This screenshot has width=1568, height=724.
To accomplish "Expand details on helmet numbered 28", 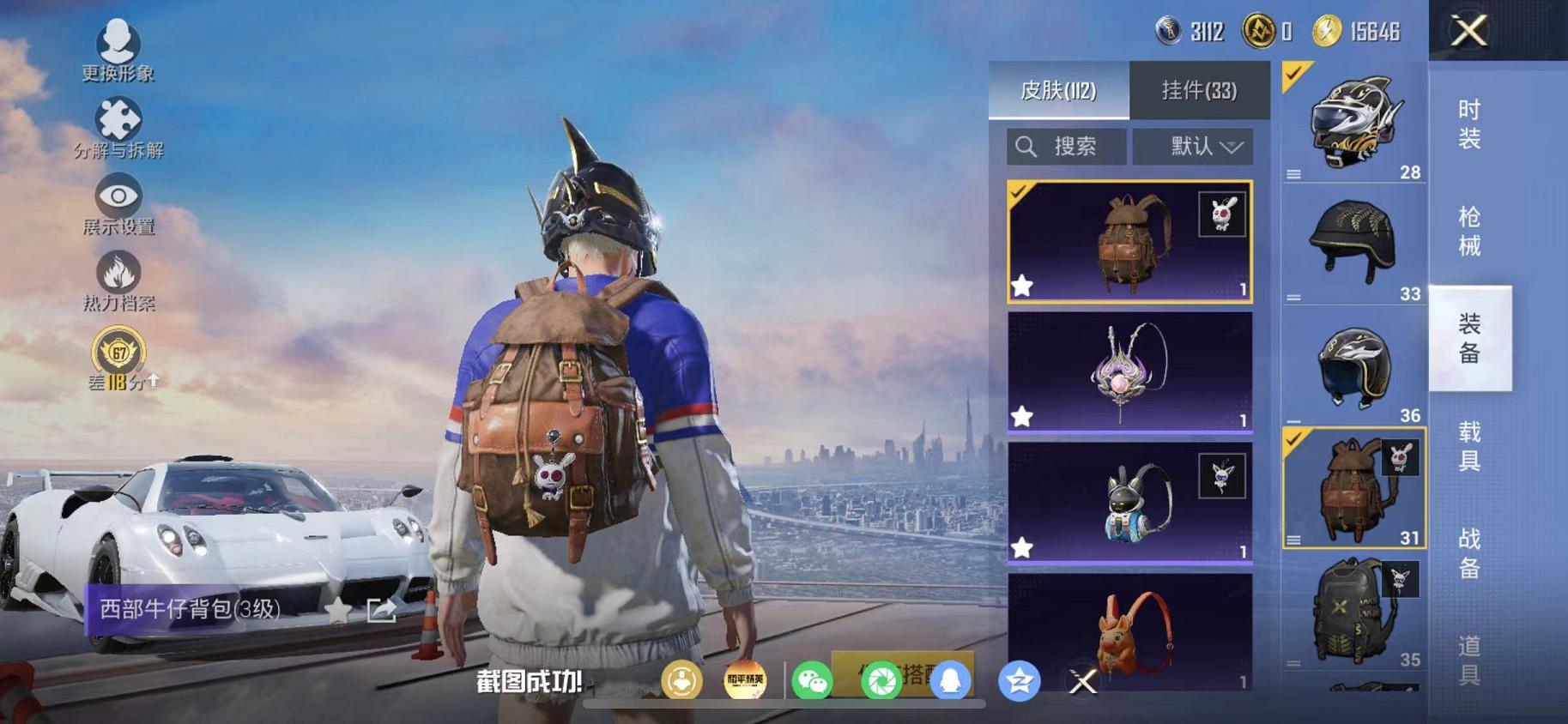I will (x=1296, y=172).
